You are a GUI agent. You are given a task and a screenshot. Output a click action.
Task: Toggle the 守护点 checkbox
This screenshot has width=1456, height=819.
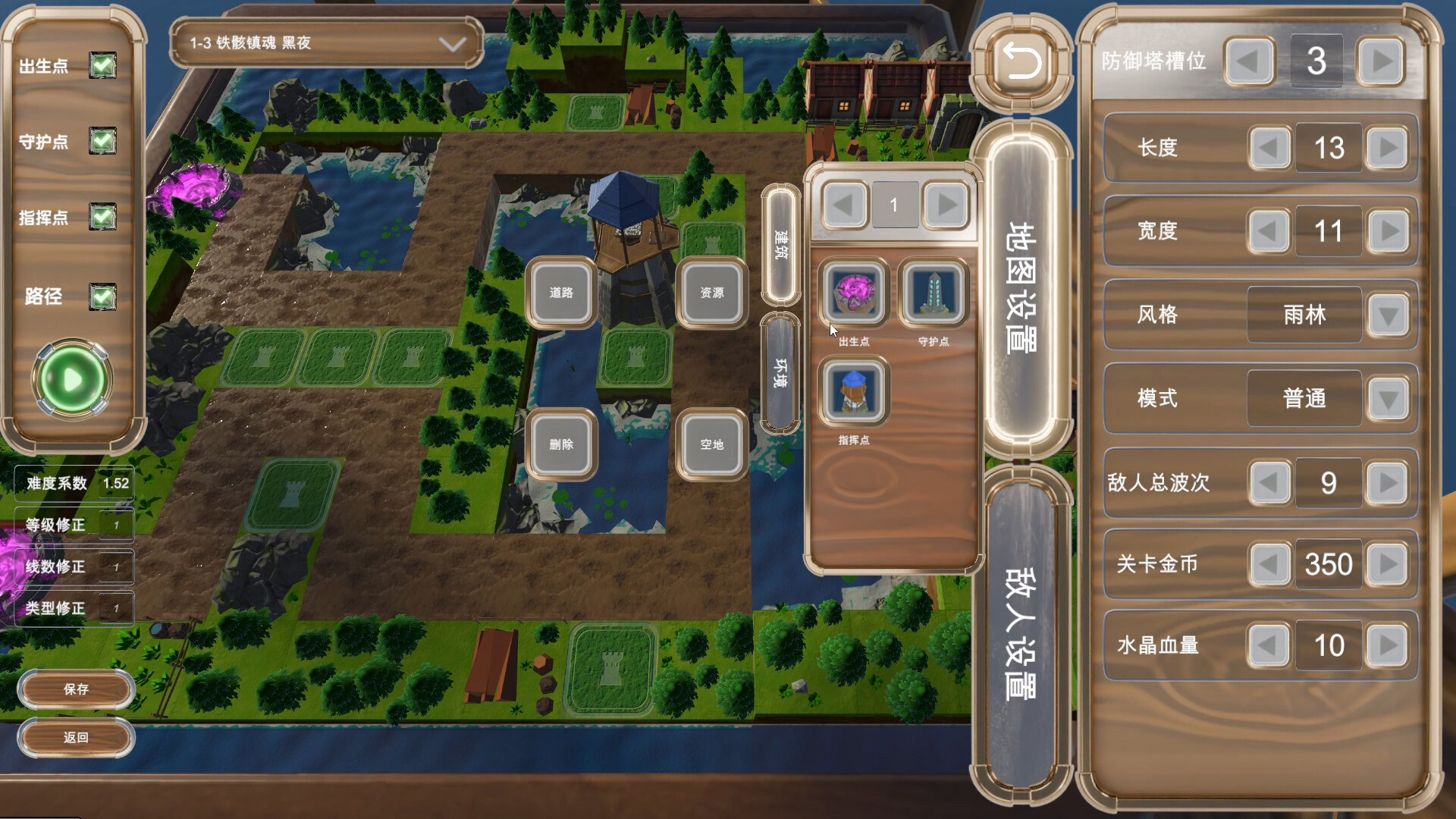tap(102, 141)
